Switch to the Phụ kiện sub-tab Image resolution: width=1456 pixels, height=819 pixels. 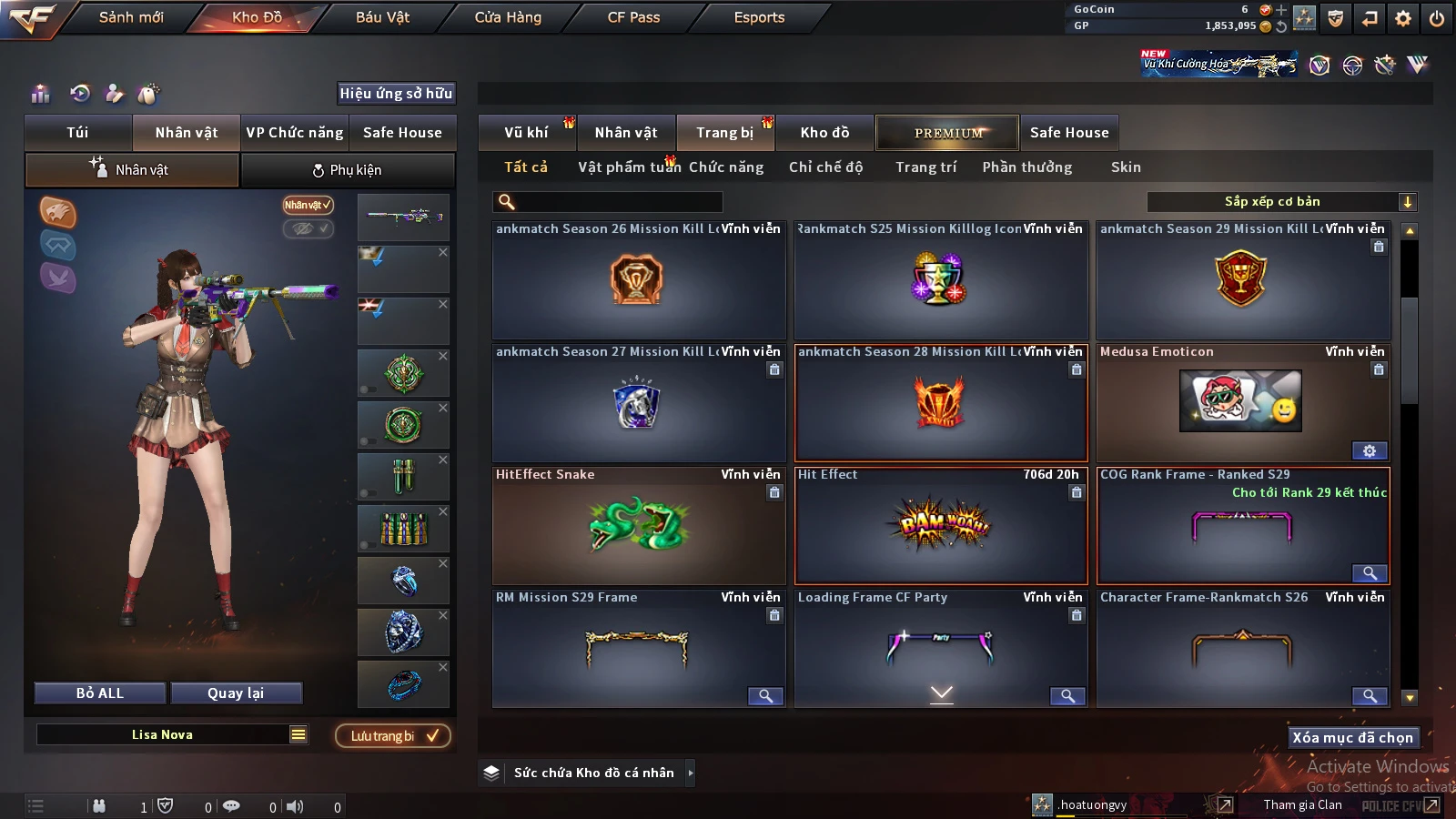[348, 170]
